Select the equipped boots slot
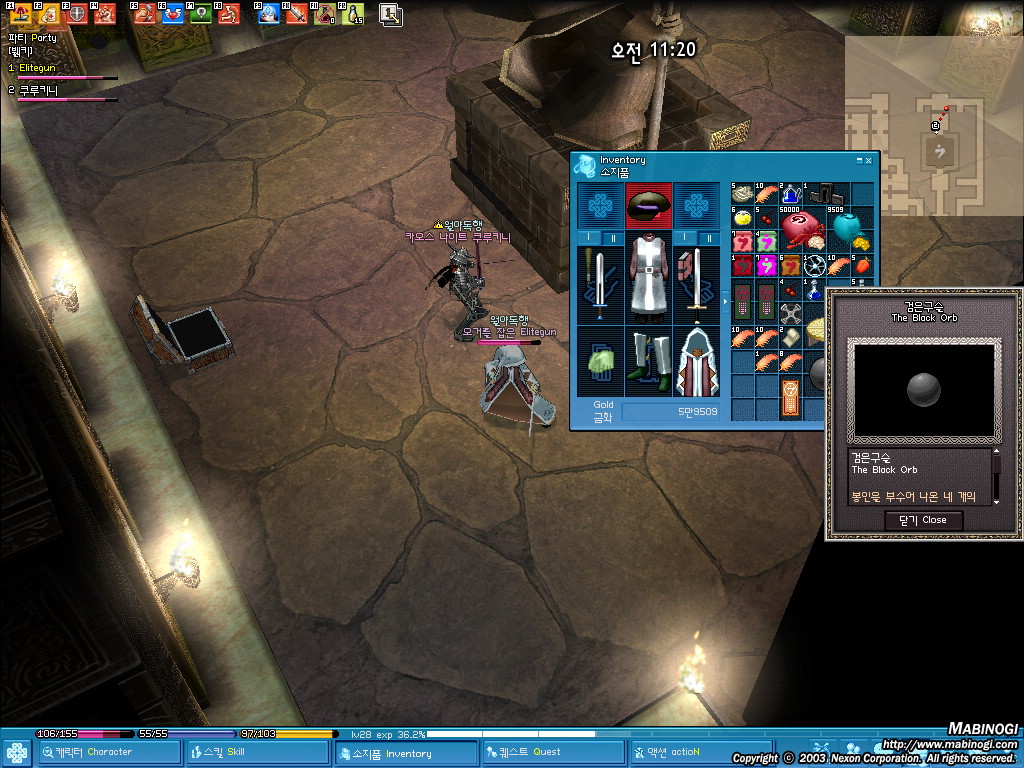 point(649,361)
